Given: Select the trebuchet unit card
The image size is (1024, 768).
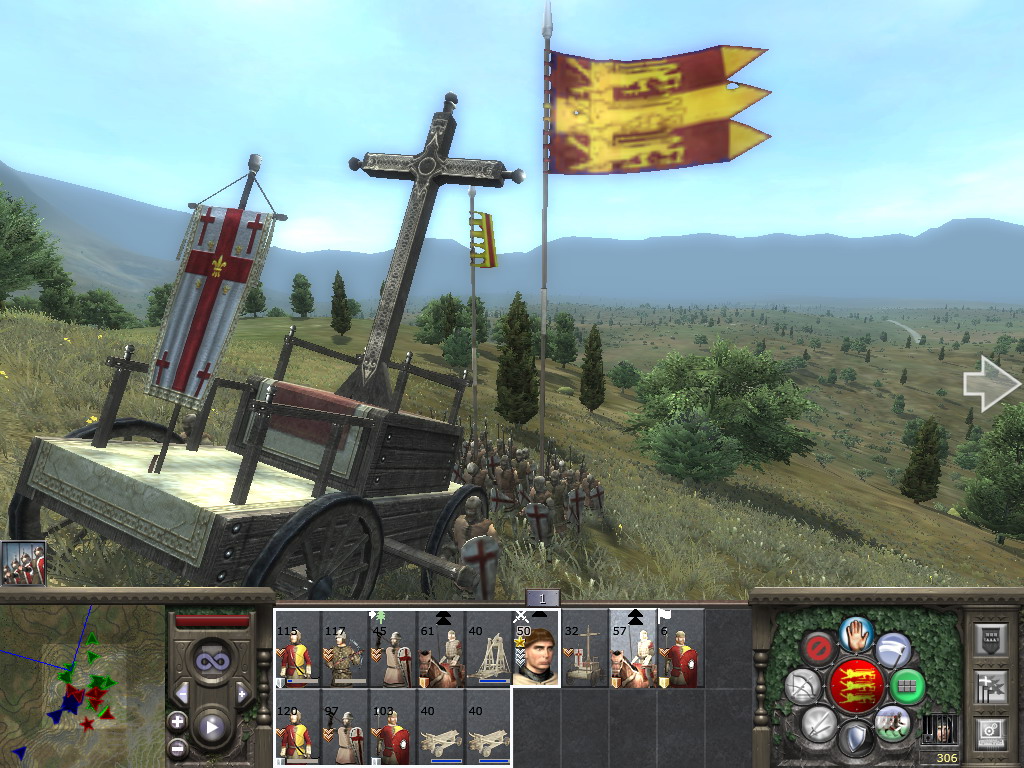Looking at the screenshot, I should tap(489, 648).
